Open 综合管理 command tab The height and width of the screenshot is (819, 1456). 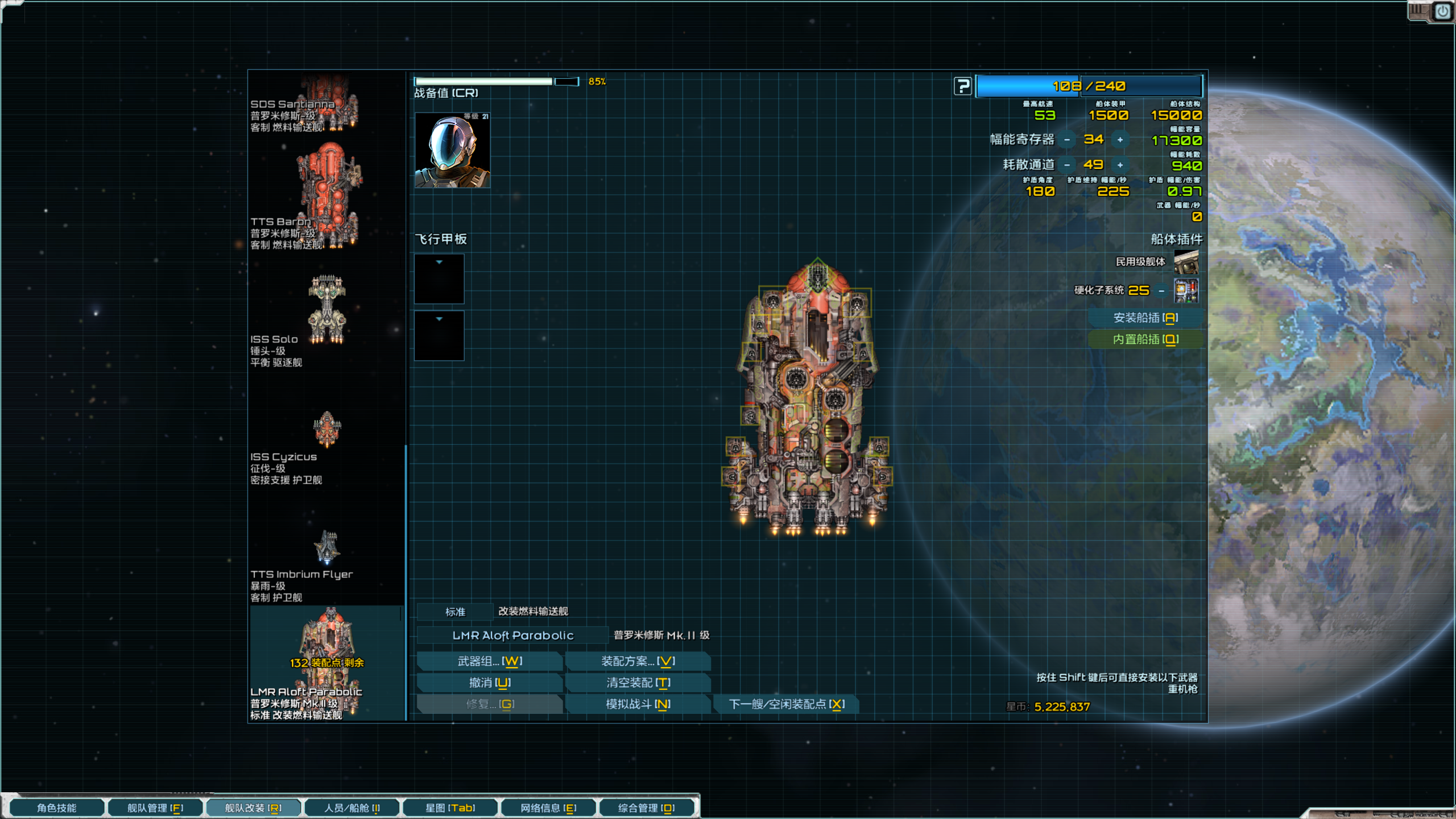tap(646, 808)
